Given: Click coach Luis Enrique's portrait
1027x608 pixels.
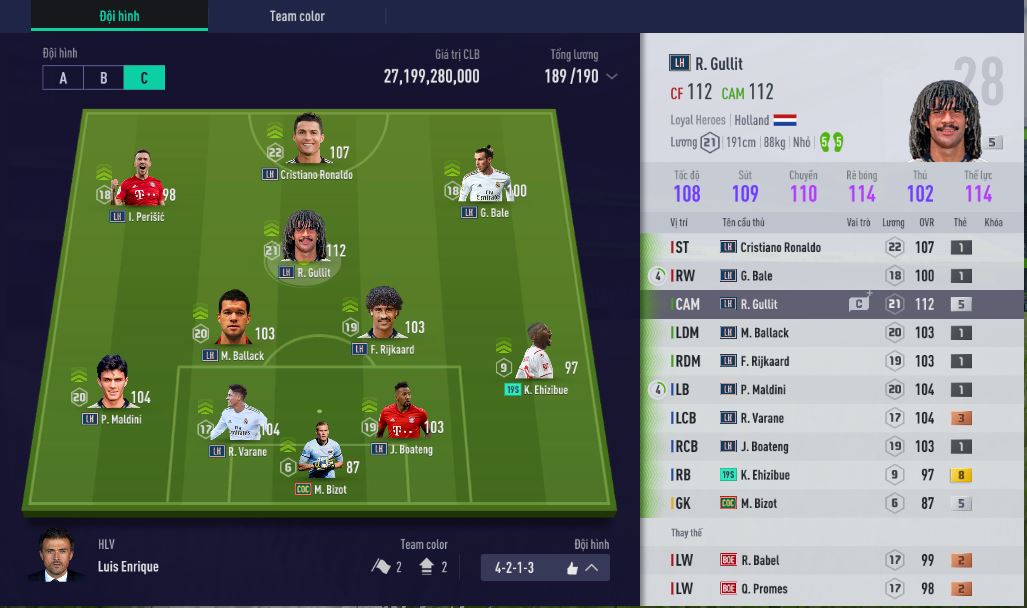Looking at the screenshot, I should [x=56, y=556].
